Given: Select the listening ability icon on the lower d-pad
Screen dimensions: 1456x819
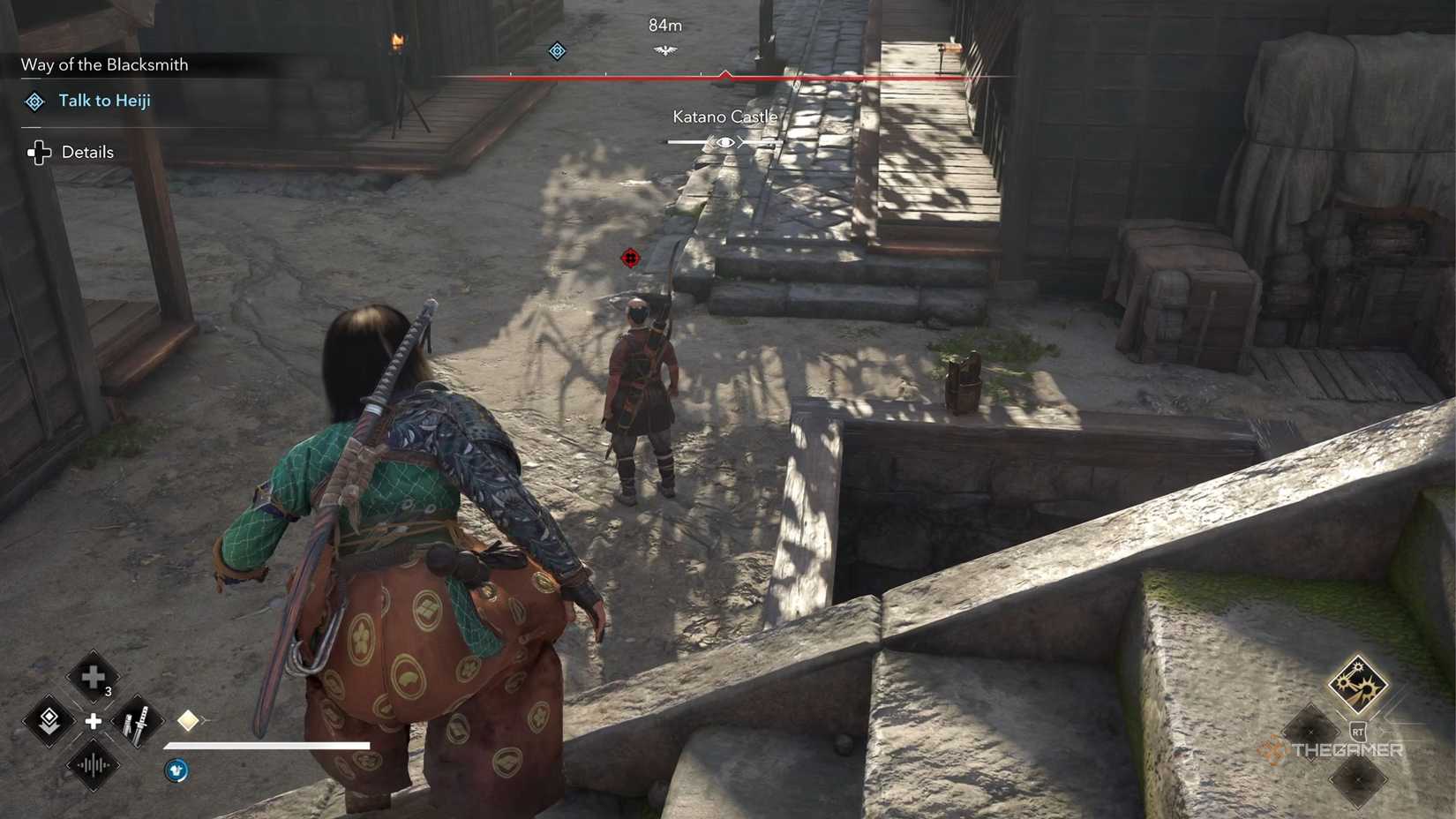Looking at the screenshot, I should (x=93, y=766).
